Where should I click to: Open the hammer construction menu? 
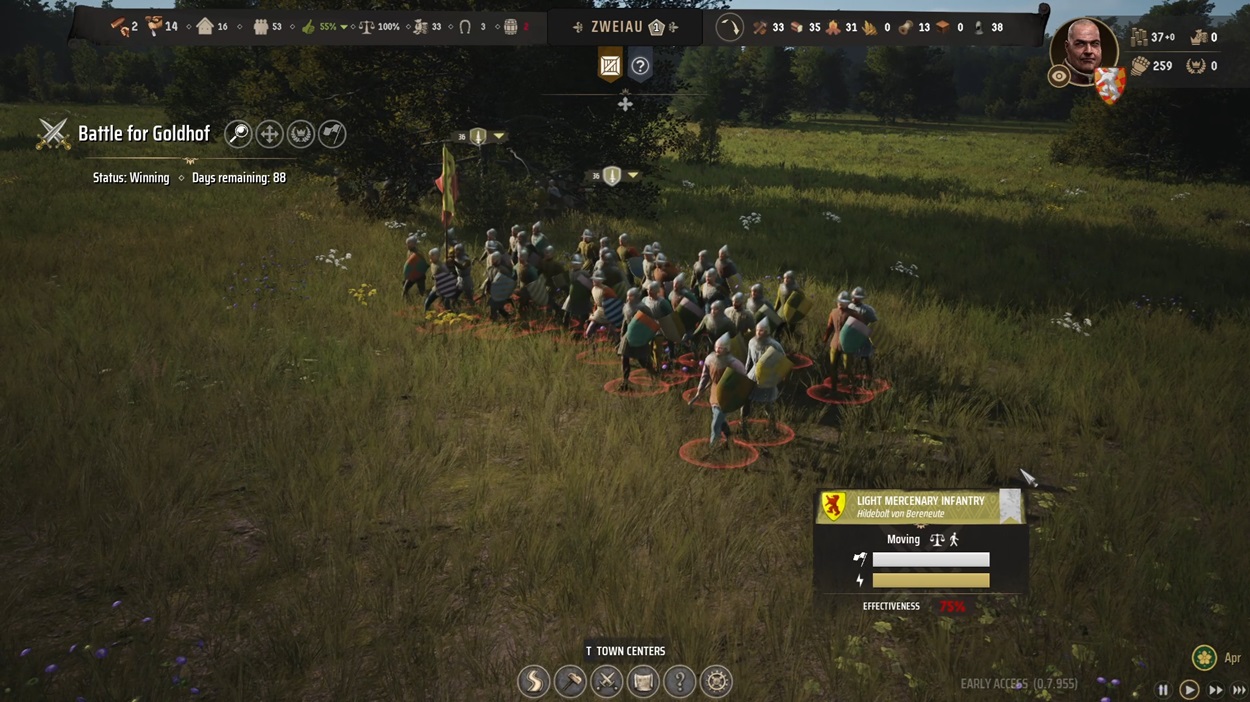(x=570, y=682)
